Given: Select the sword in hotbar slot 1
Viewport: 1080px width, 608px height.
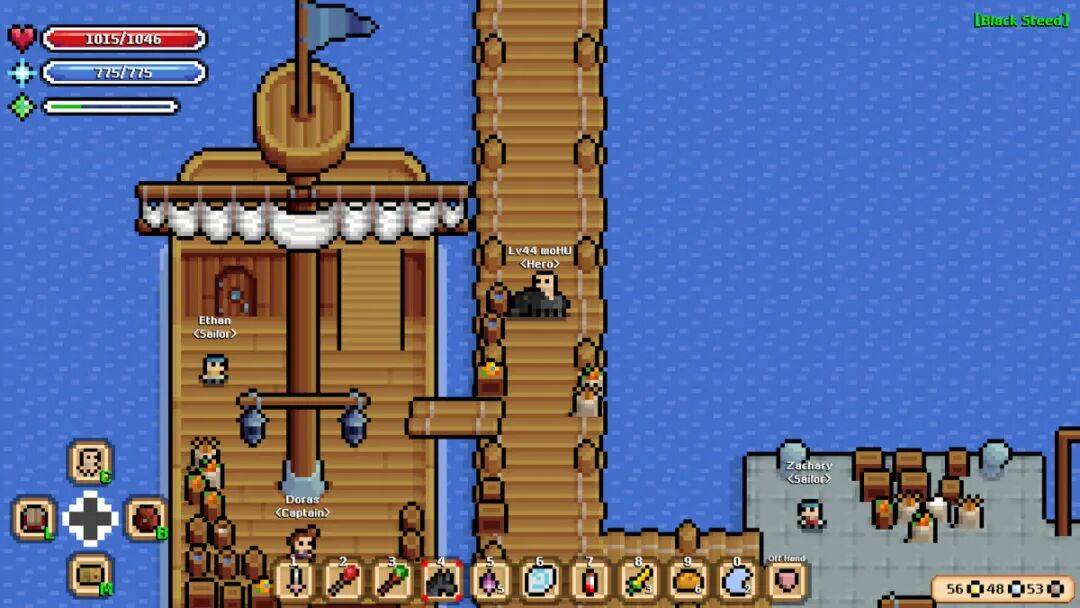Looking at the screenshot, I should tap(294, 581).
